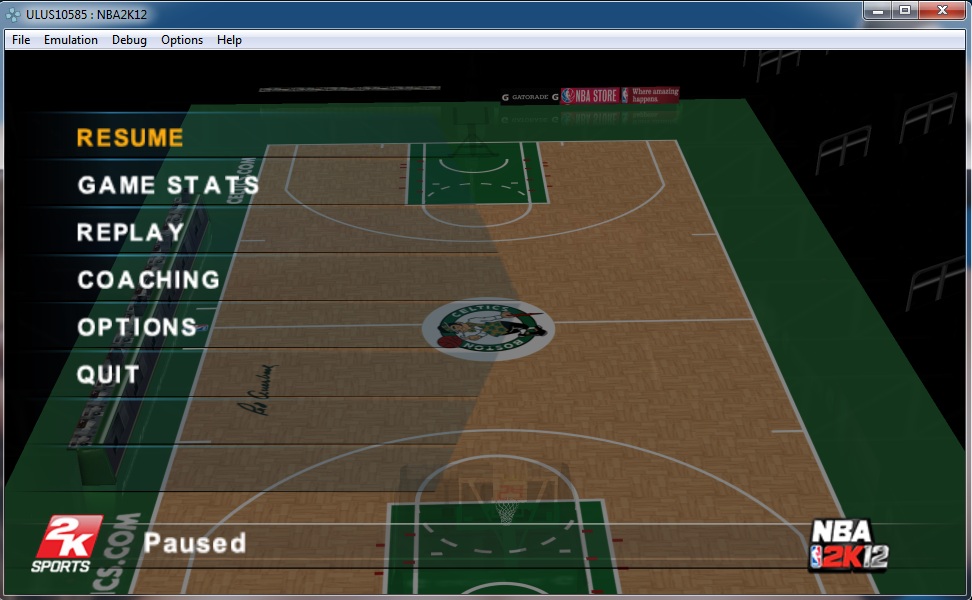
Task: Open the Help menu
Action: 229,40
